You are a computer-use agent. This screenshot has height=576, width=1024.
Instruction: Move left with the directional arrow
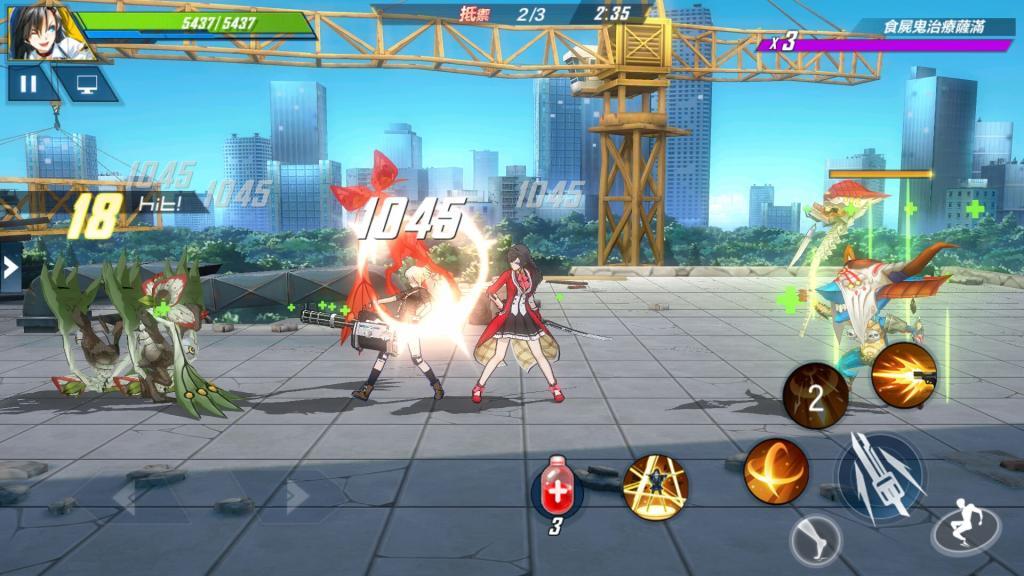tap(125, 497)
